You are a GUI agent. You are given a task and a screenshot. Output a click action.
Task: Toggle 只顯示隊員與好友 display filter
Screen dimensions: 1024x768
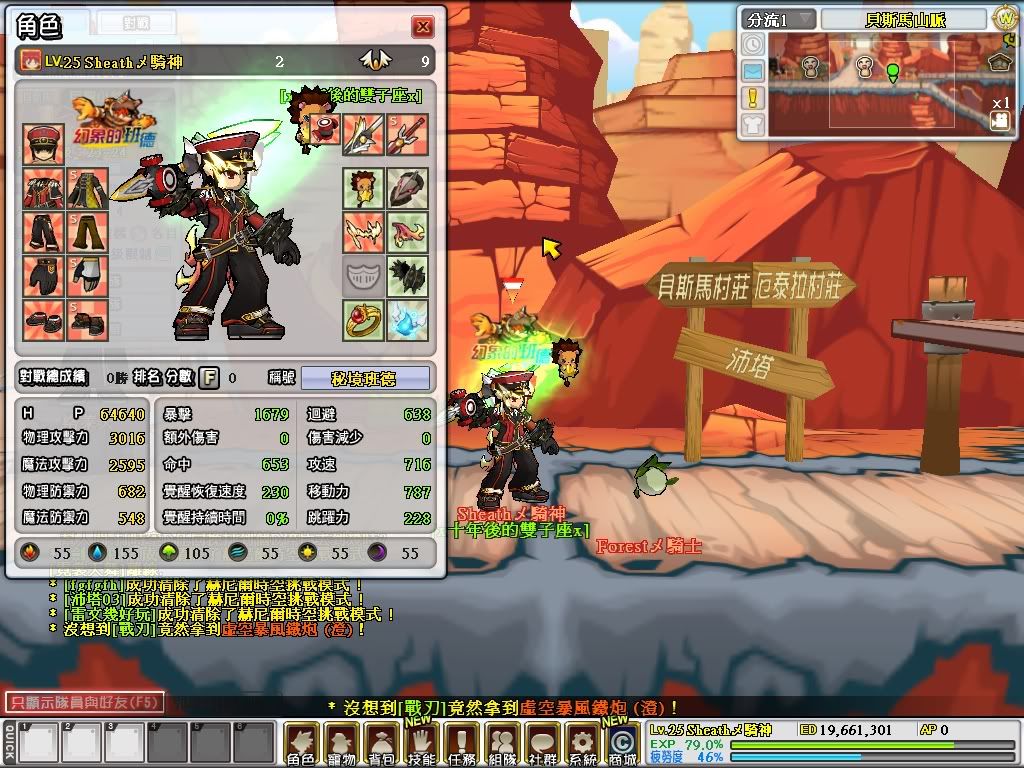84,703
